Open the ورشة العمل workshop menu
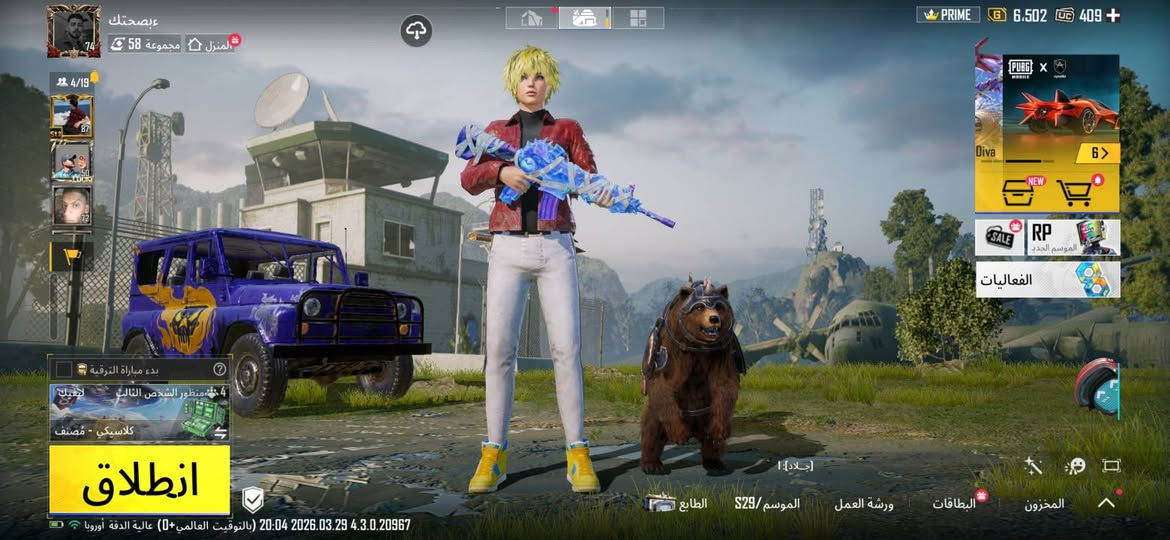This screenshot has width=1170, height=540. point(864,504)
